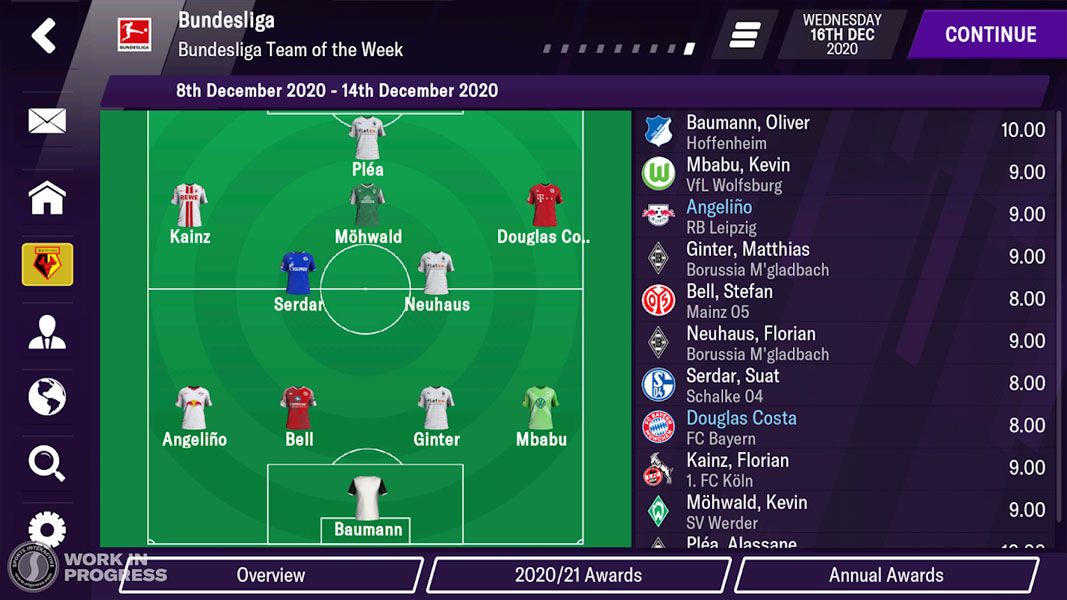Open the settings gear icon
Viewport: 1067px width, 600px height.
tap(47, 527)
